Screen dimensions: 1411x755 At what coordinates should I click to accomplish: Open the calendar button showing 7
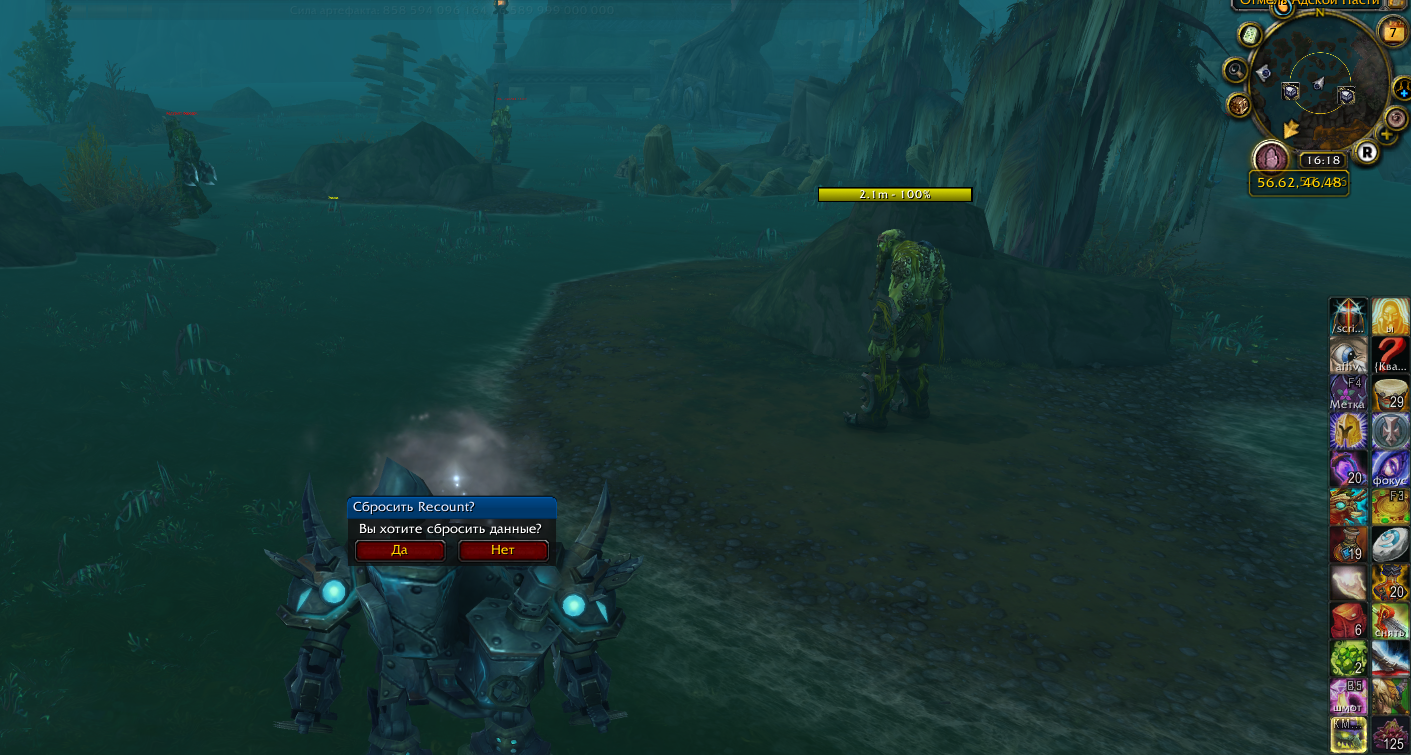[x=1393, y=33]
